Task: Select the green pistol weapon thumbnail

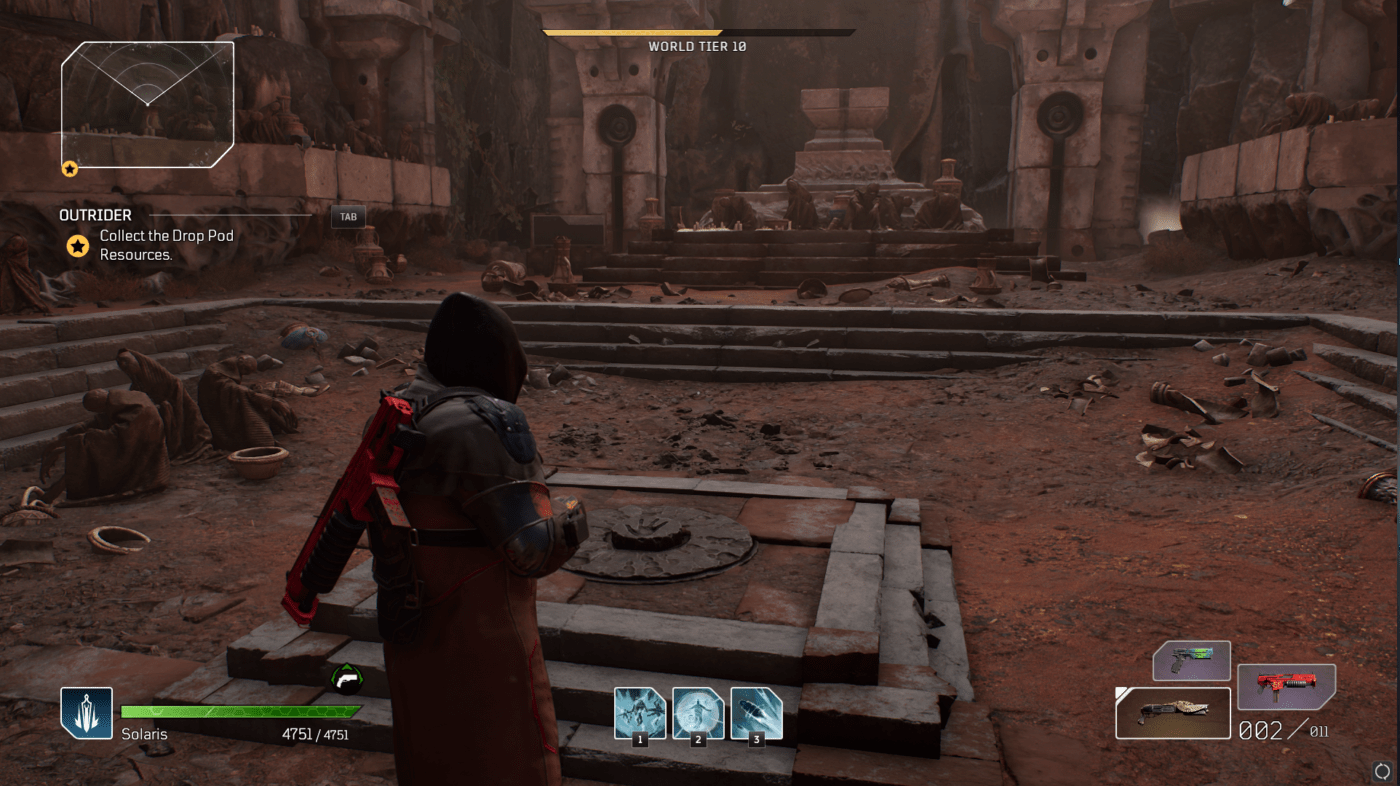Action: point(1193,660)
